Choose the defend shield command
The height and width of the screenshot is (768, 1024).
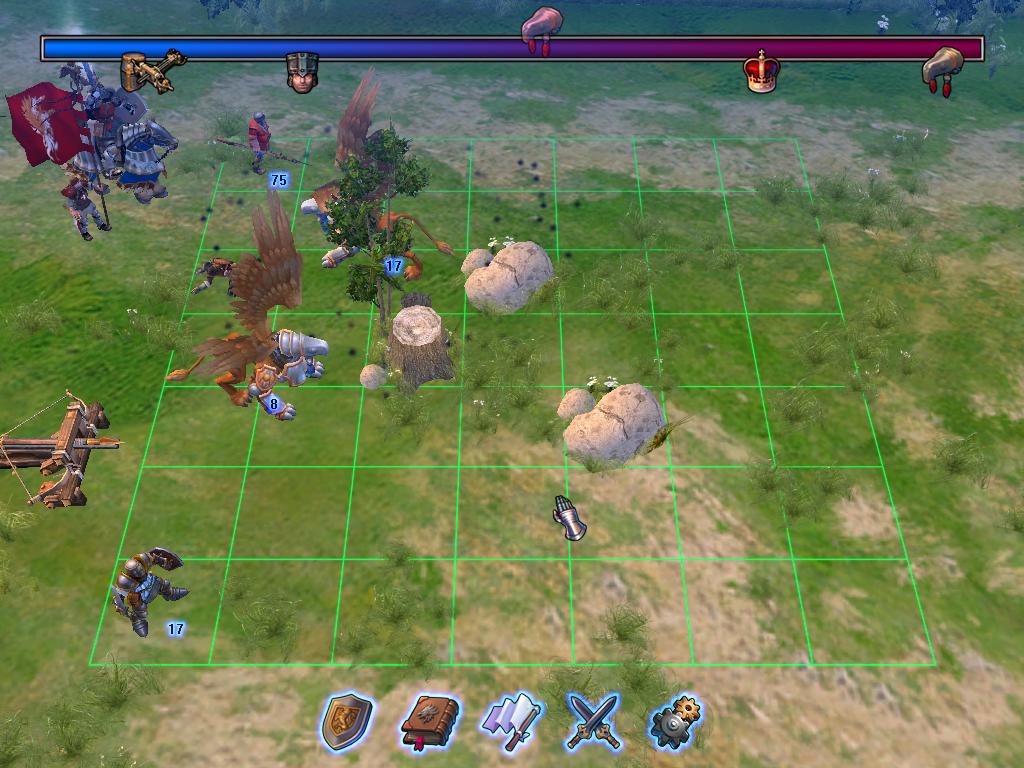346,720
